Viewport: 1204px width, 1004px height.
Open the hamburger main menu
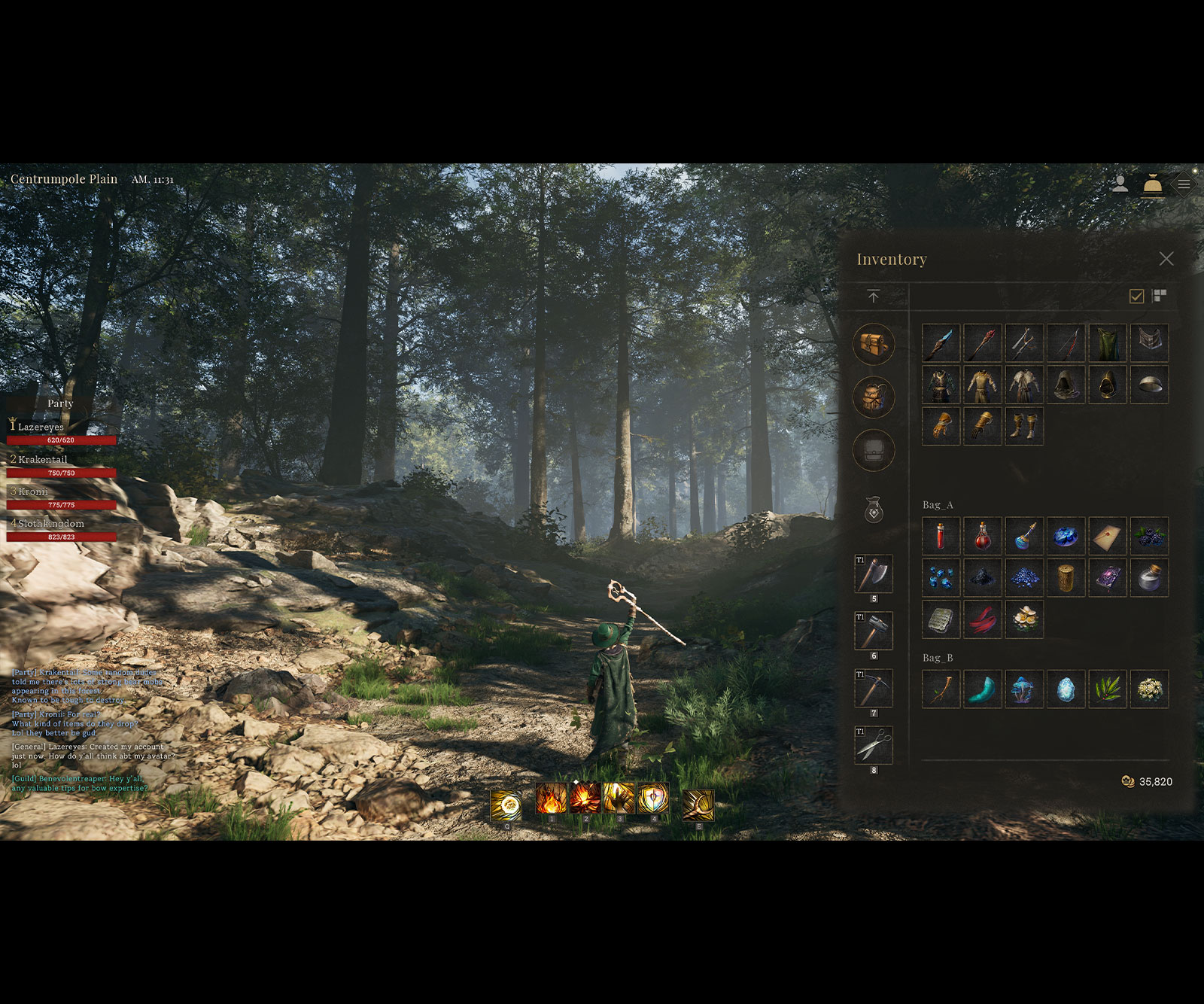tap(1184, 184)
